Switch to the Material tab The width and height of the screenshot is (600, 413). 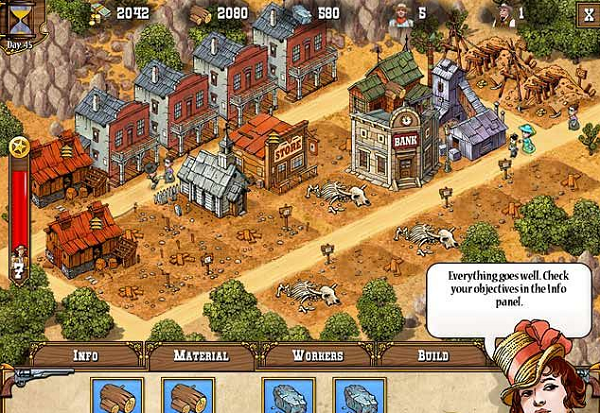pyautogui.click(x=201, y=355)
